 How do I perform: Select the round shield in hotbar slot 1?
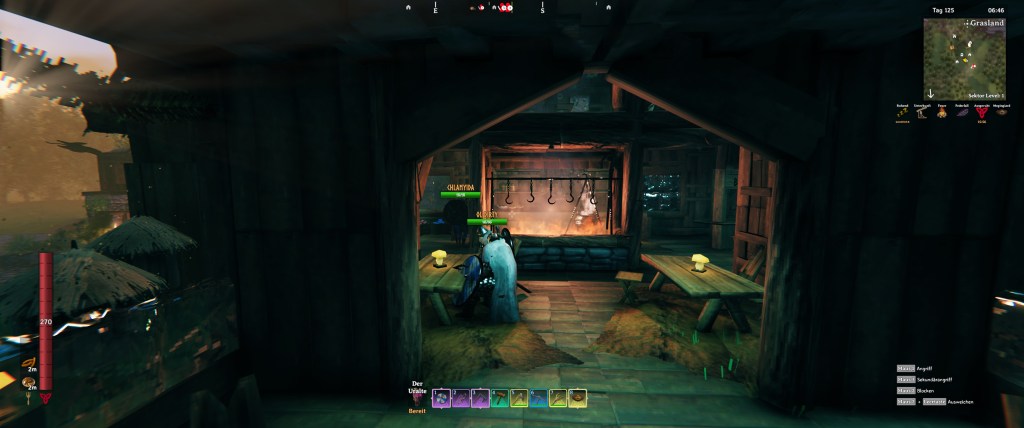click(x=441, y=398)
